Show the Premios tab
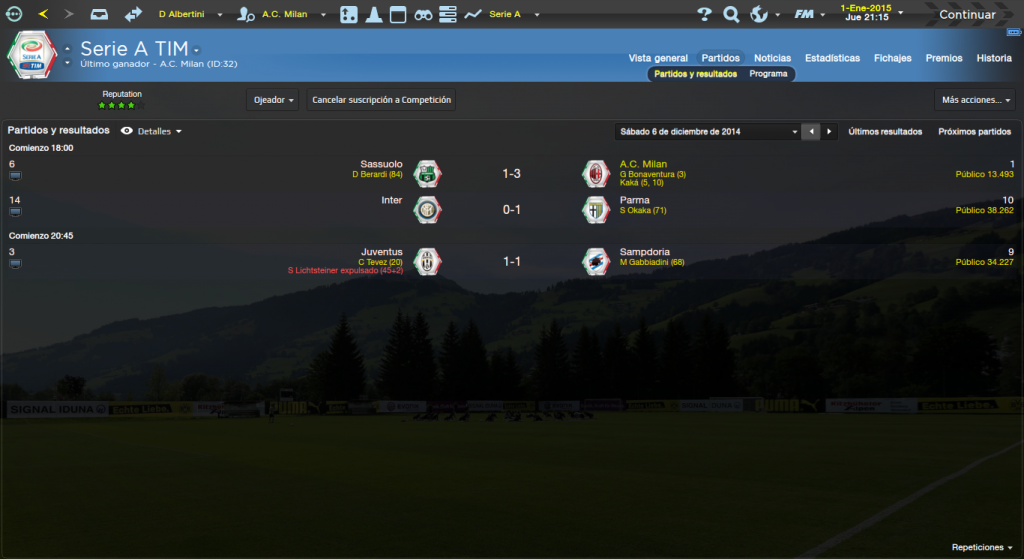The width and height of the screenshot is (1024, 559). pos(944,58)
